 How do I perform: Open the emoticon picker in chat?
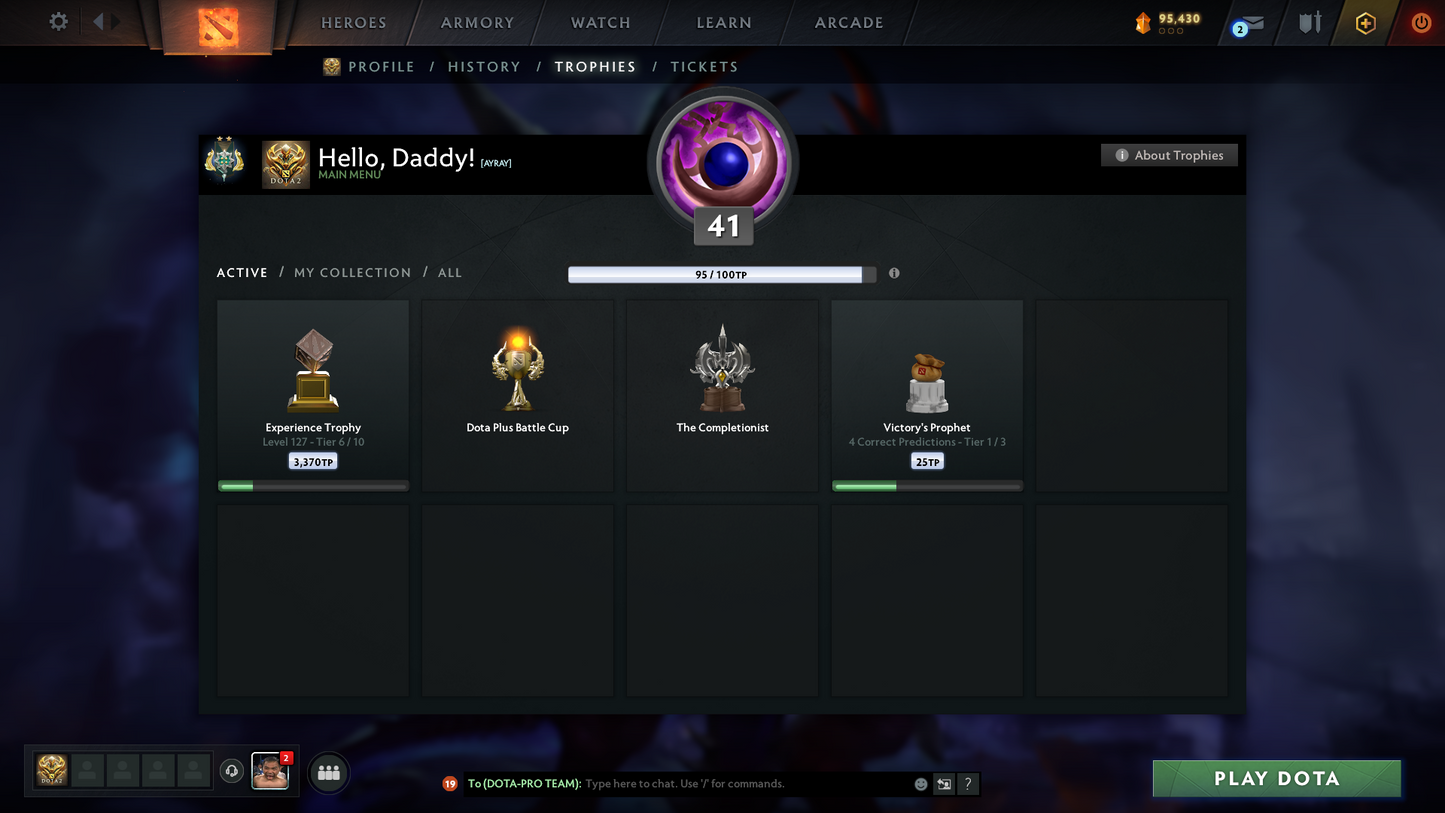click(920, 784)
